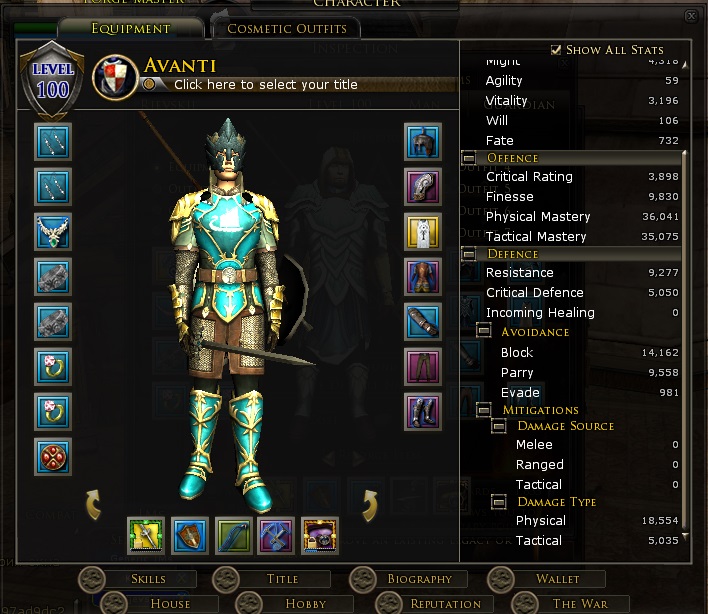This screenshot has width=708, height=614.
Task: Show the Wallet
Action: tap(557, 579)
